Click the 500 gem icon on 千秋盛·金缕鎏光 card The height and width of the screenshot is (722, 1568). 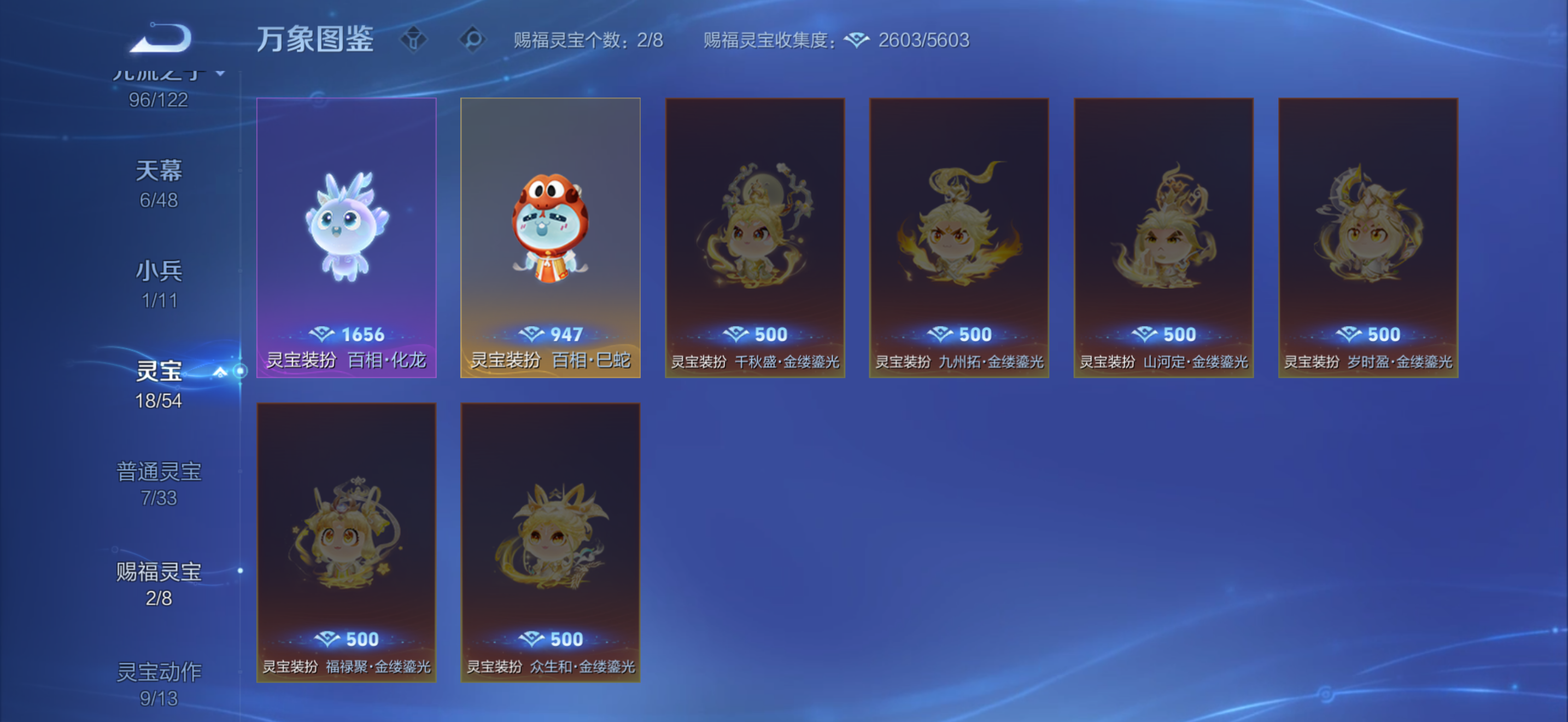tap(735, 334)
